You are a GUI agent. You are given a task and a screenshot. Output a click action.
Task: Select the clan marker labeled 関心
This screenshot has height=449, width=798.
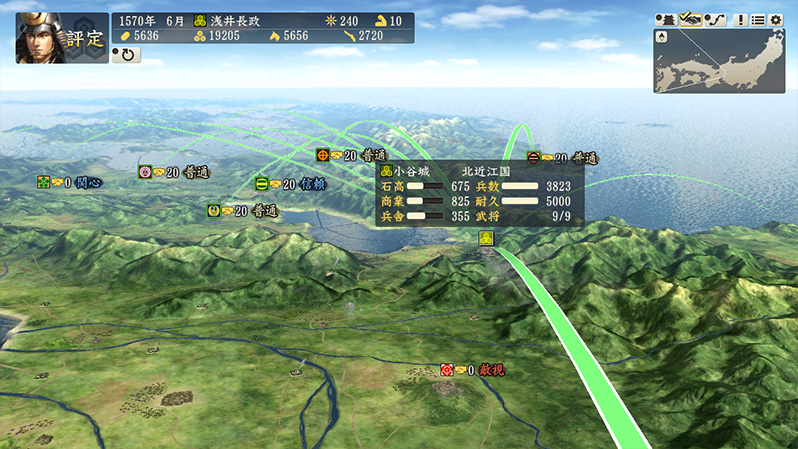(x=44, y=182)
